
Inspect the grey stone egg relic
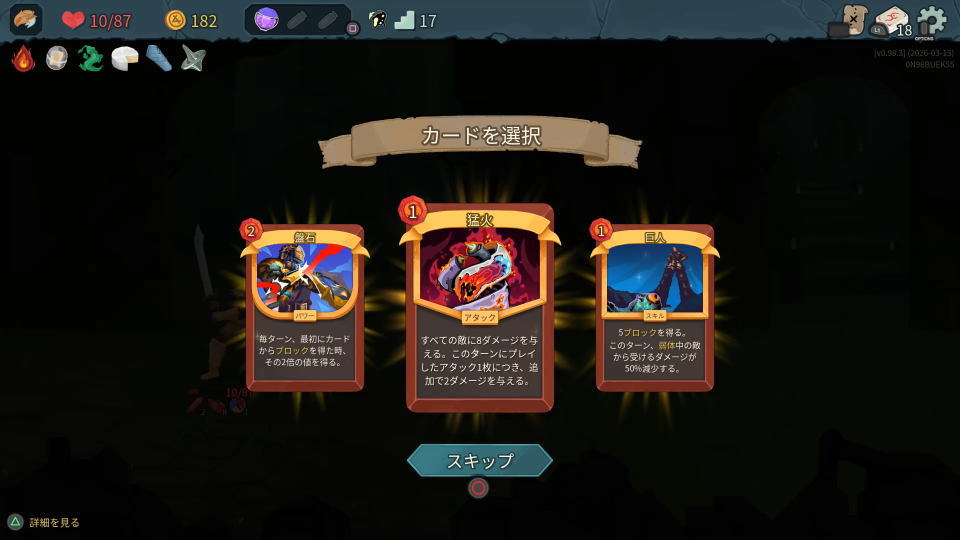click(x=57, y=58)
